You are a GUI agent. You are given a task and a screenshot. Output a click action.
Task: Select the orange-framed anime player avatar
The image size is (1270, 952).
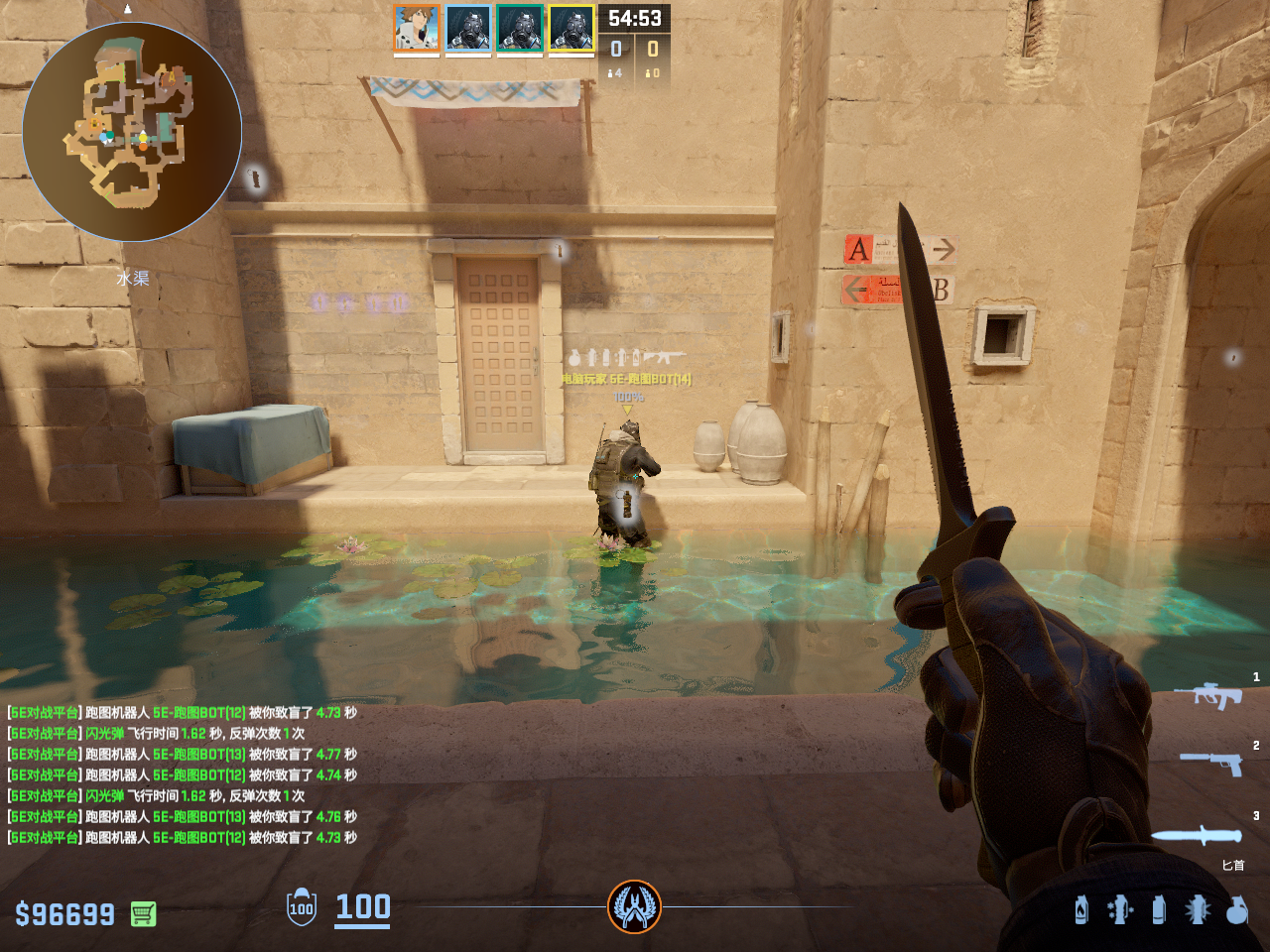click(417, 28)
